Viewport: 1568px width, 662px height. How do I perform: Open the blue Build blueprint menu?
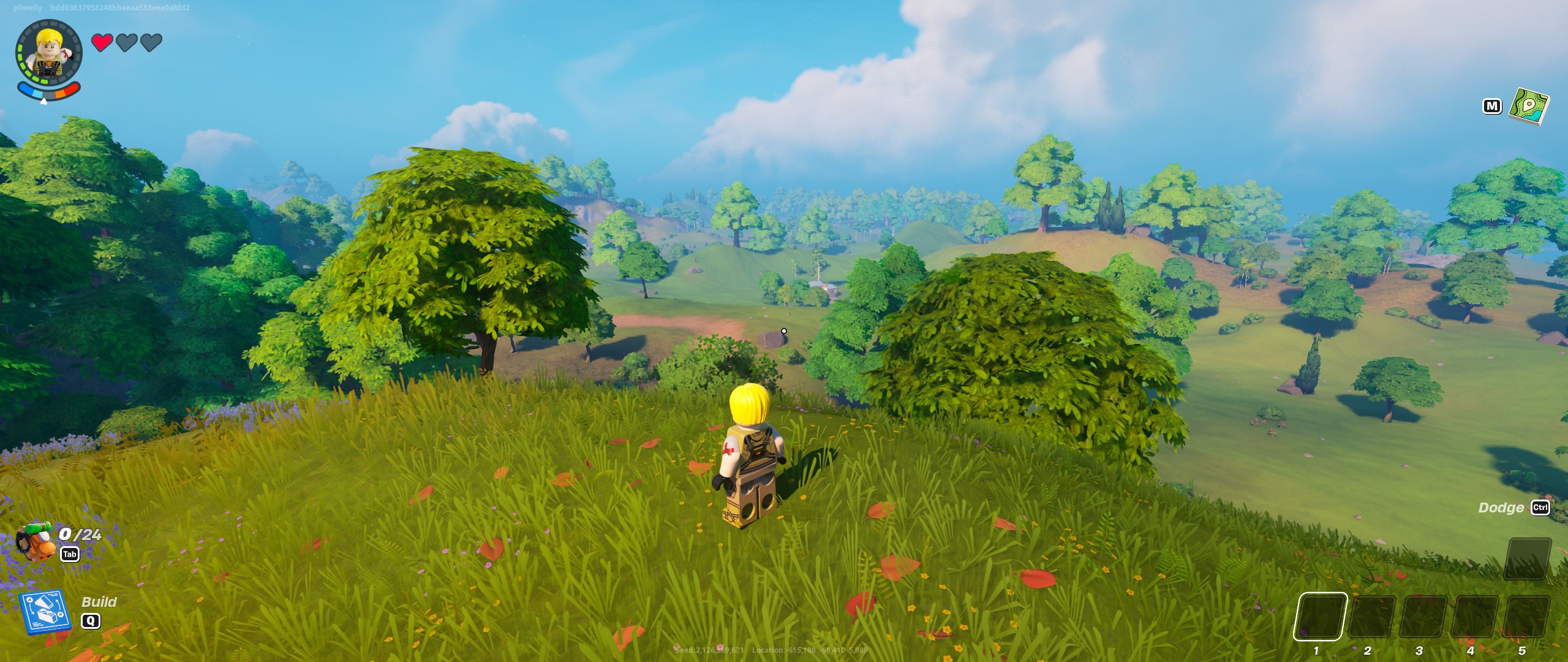pos(44,611)
